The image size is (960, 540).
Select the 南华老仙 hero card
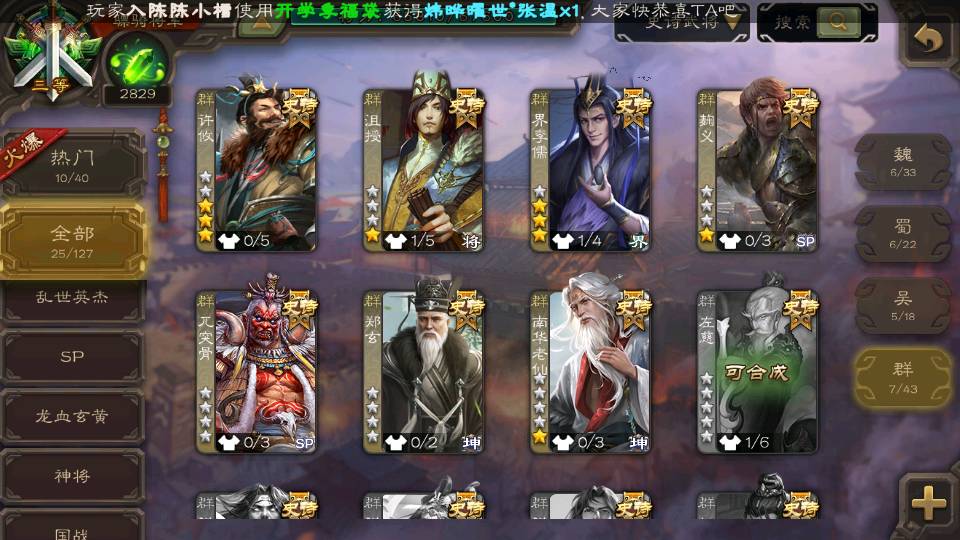point(590,370)
